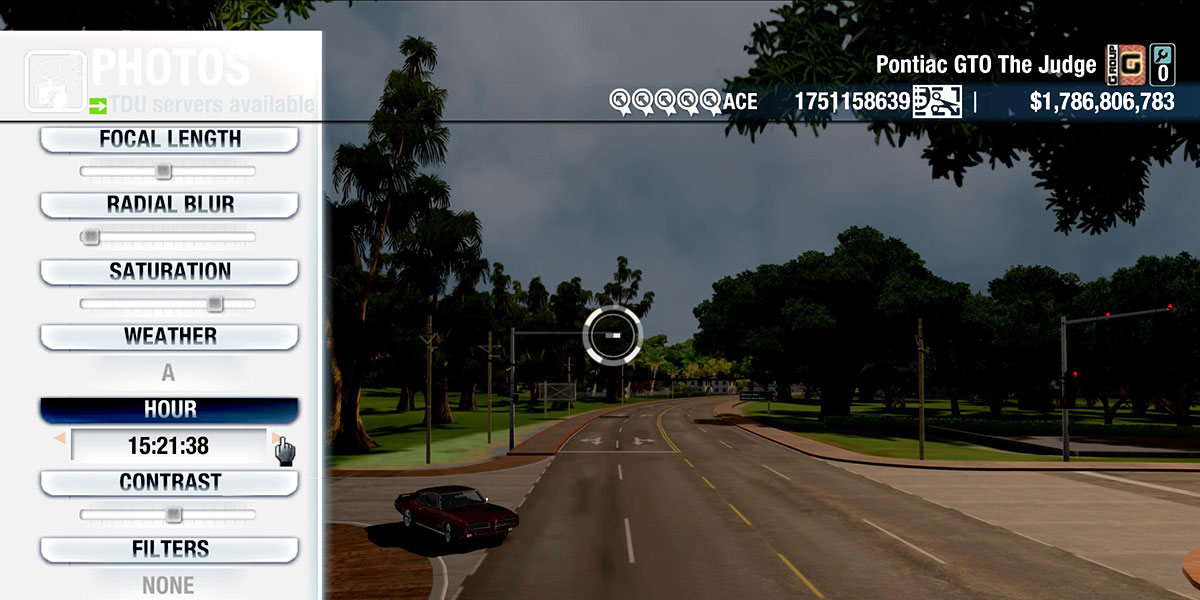This screenshot has width=1200, height=600.
Task: Increase hour with the right arrow
Action: (x=276, y=438)
